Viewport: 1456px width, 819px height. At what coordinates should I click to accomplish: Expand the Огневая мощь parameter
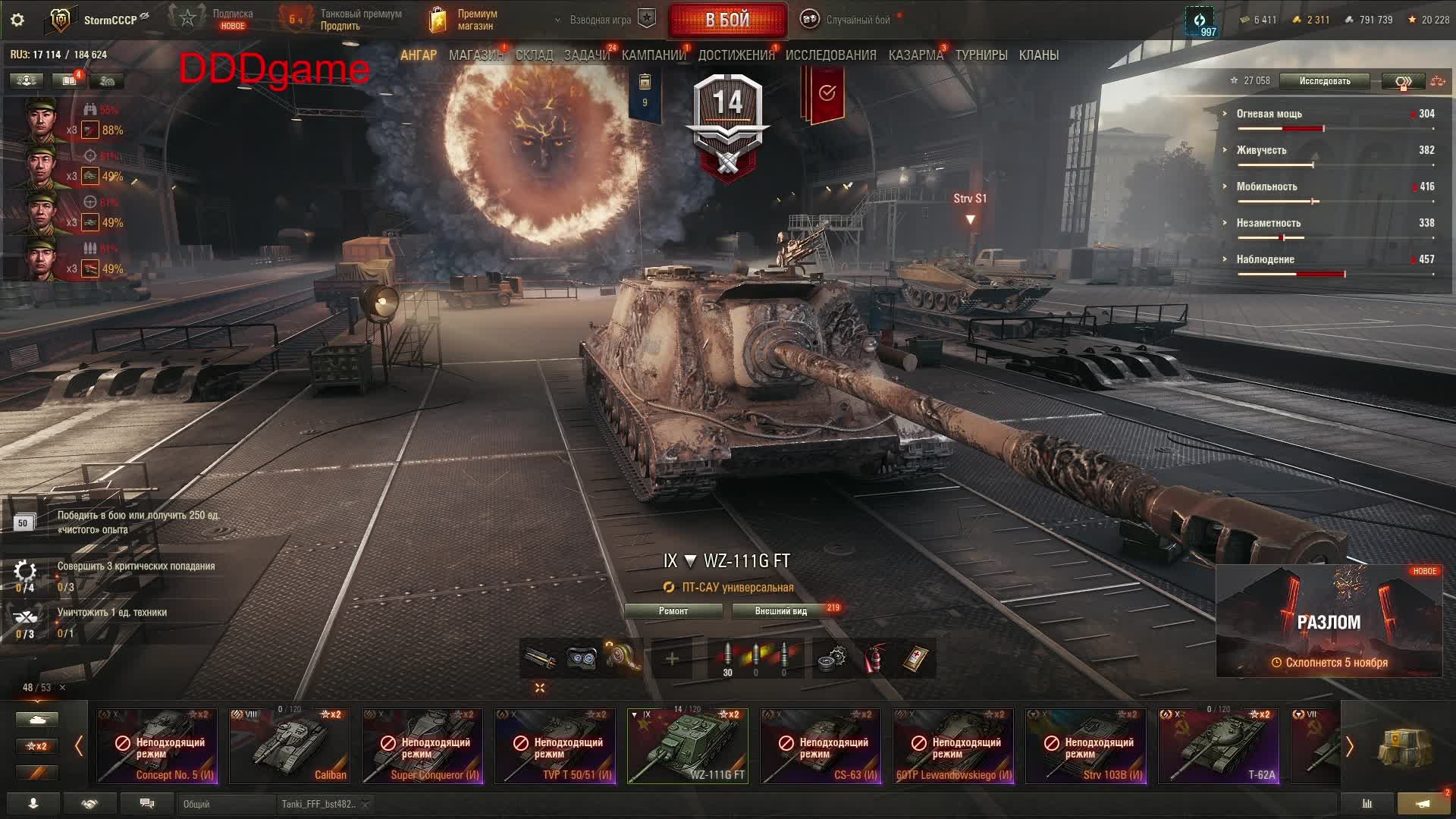coord(1269,114)
